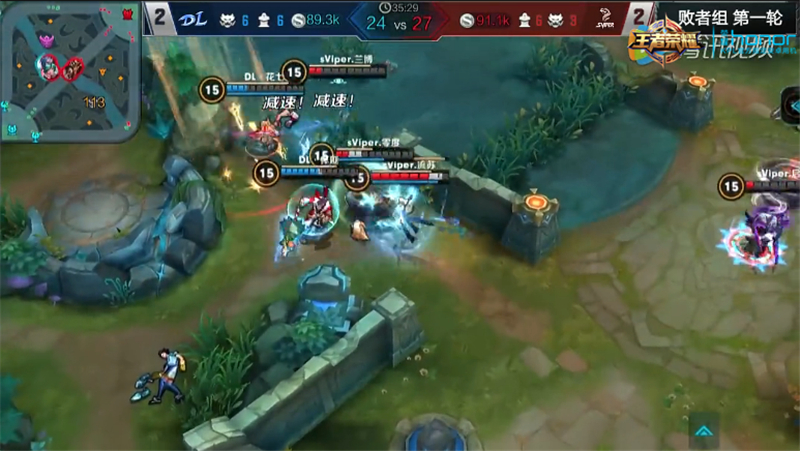
Task: Click the minimap in the corner
Action: 72,70
